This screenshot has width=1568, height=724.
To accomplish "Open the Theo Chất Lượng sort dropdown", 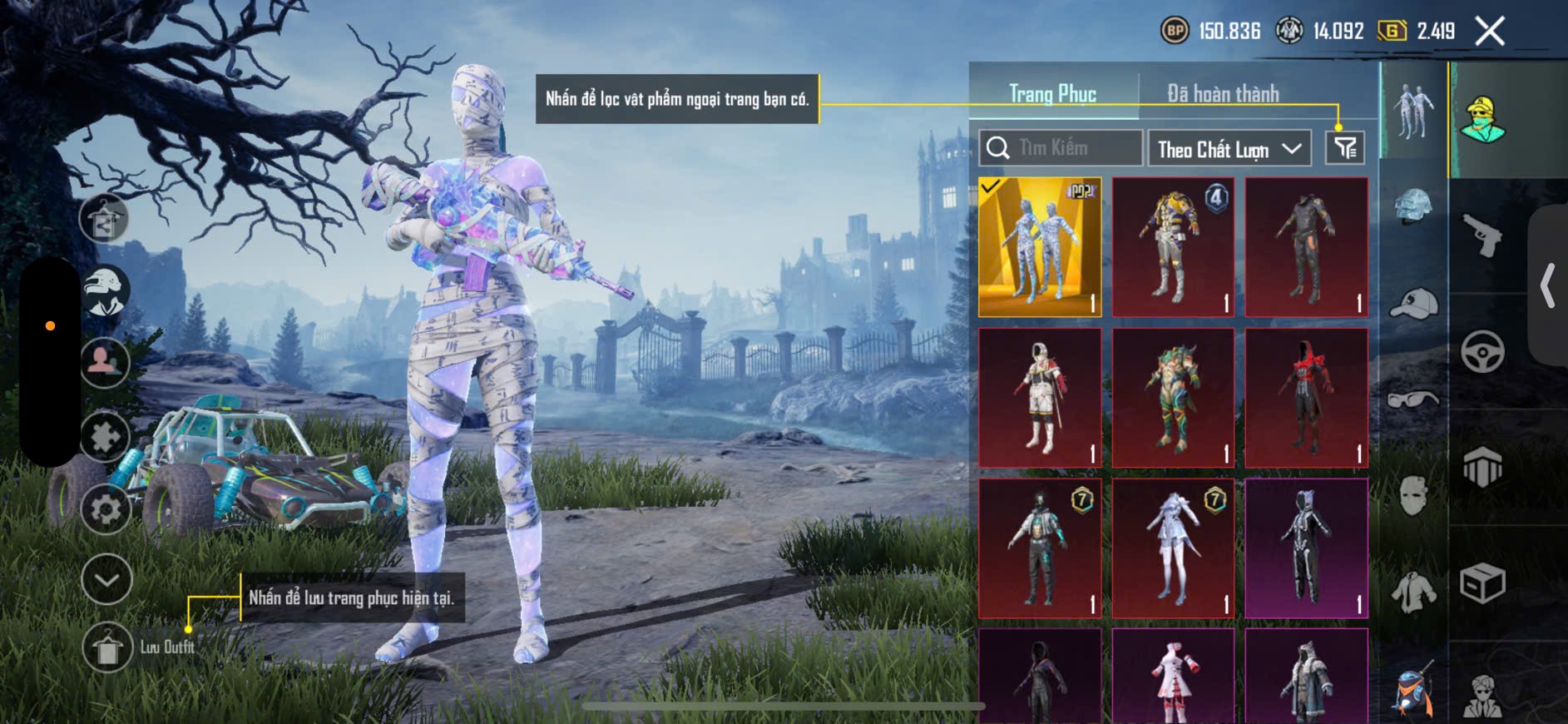I will (1229, 149).
